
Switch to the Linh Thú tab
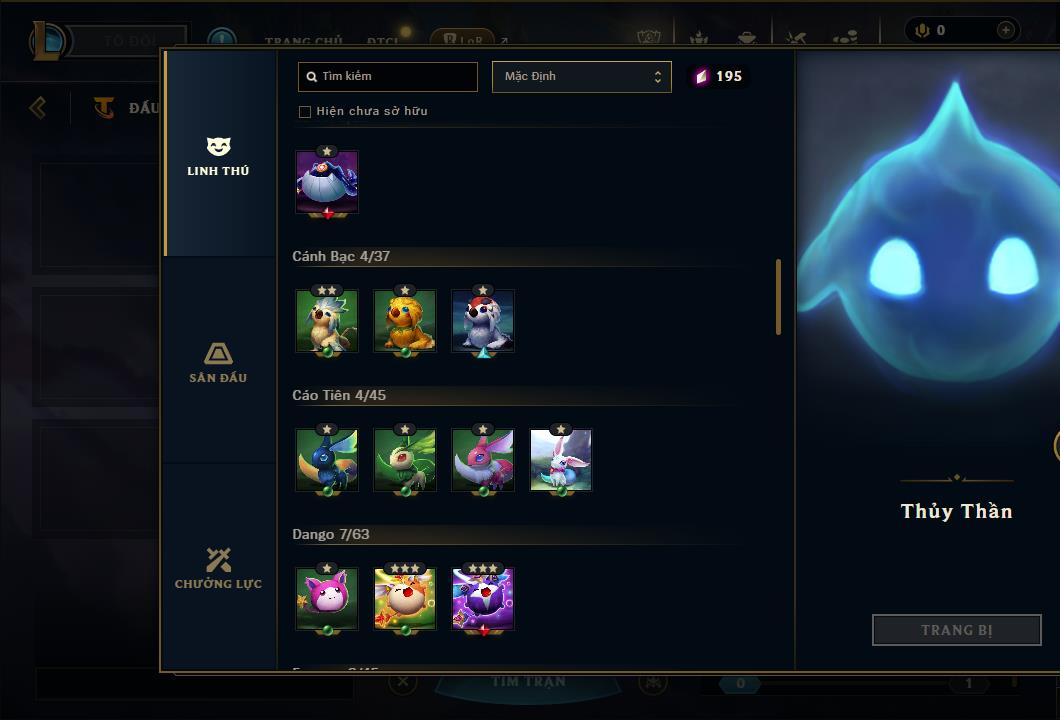tap(218, 155)
